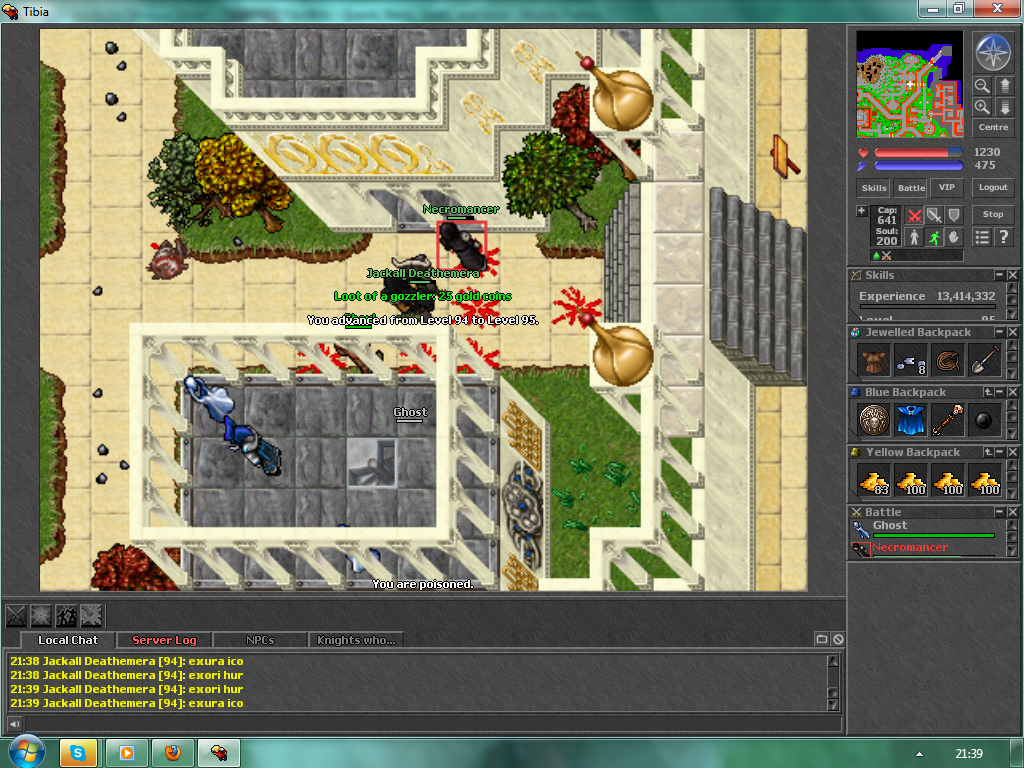Toggle the green running chase mode
1024x768 pixels.
pos(934,237)
